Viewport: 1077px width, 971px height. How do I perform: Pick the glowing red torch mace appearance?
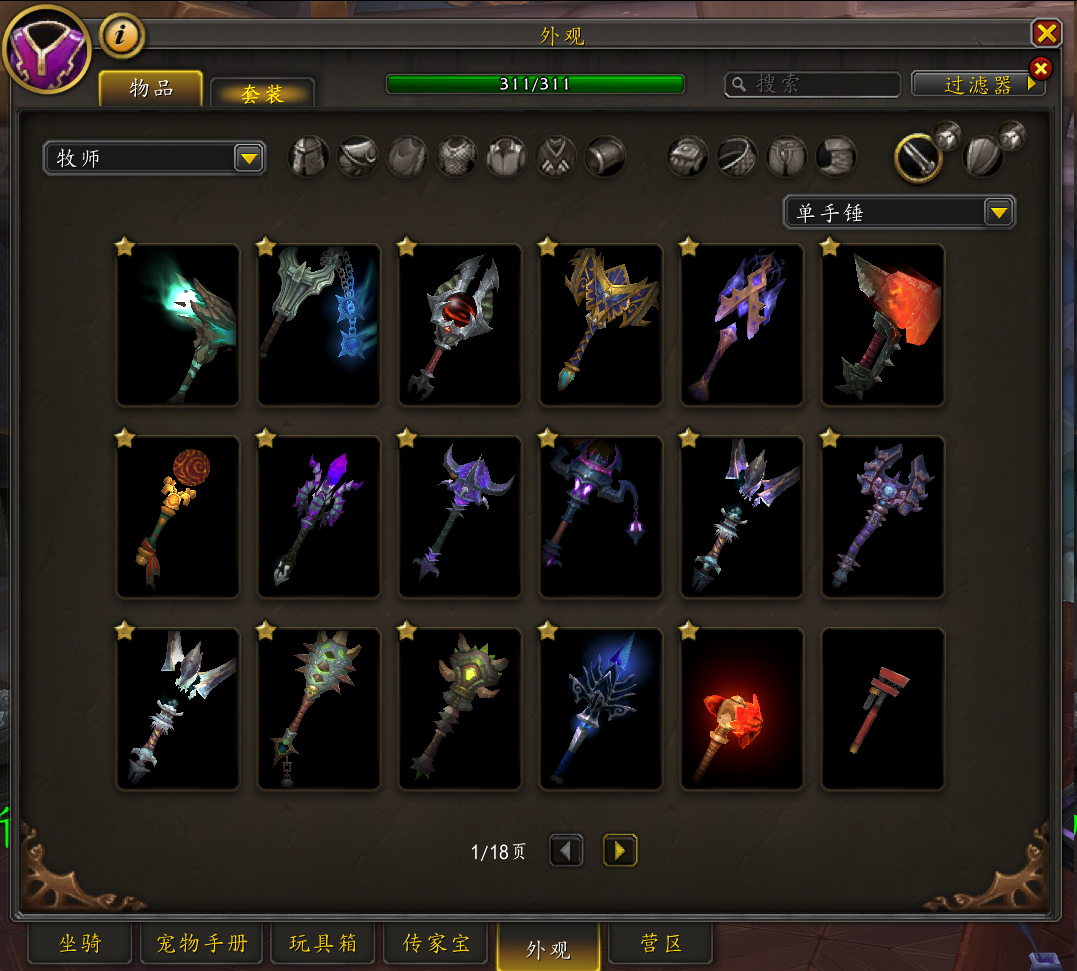tap(742, 709)
